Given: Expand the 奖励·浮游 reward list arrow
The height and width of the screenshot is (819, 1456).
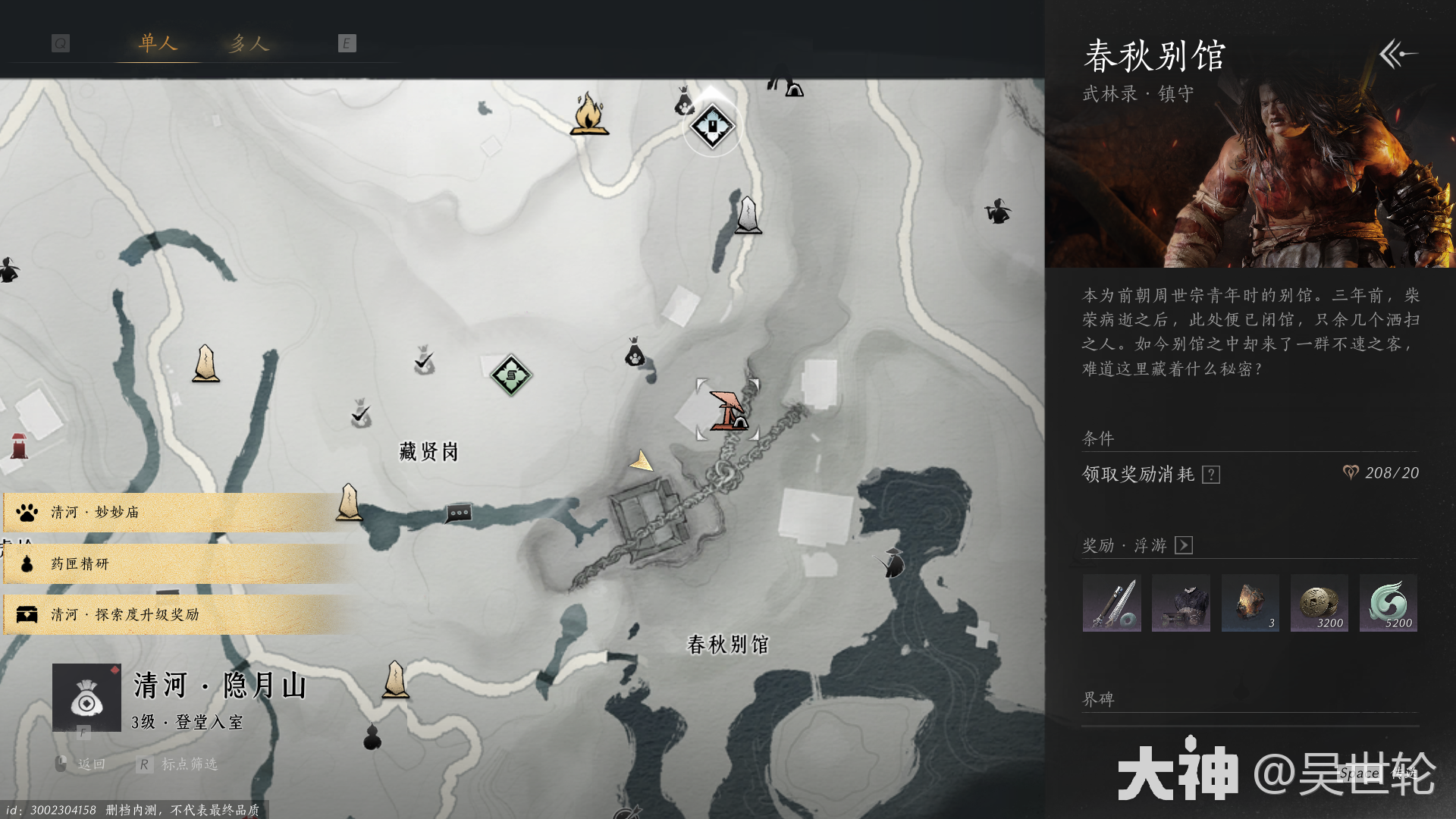Looking at the screenshot, I should 1183,545.
